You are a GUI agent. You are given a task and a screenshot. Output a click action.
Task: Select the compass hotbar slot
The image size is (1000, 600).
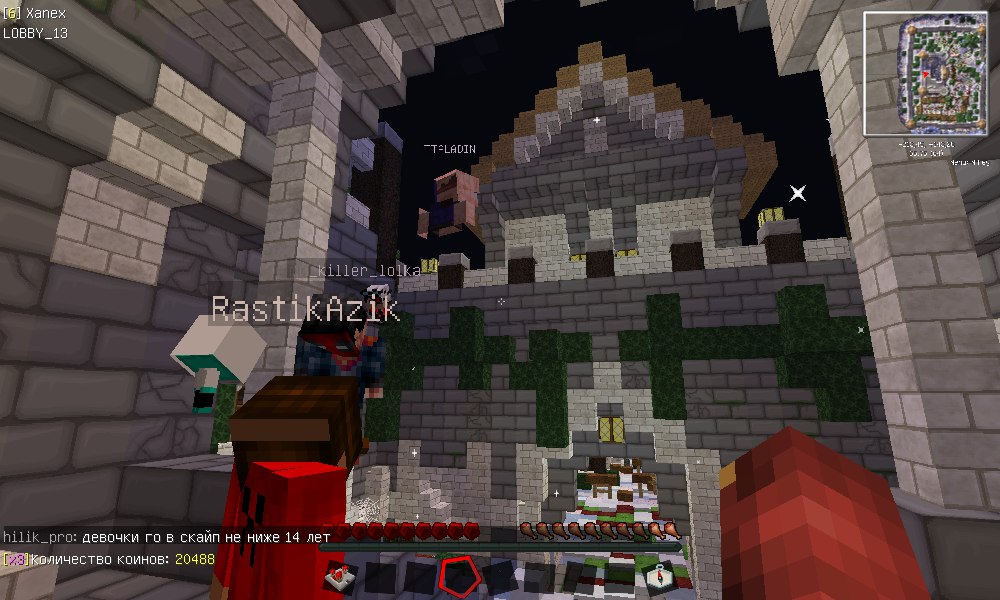coord(661,577)
